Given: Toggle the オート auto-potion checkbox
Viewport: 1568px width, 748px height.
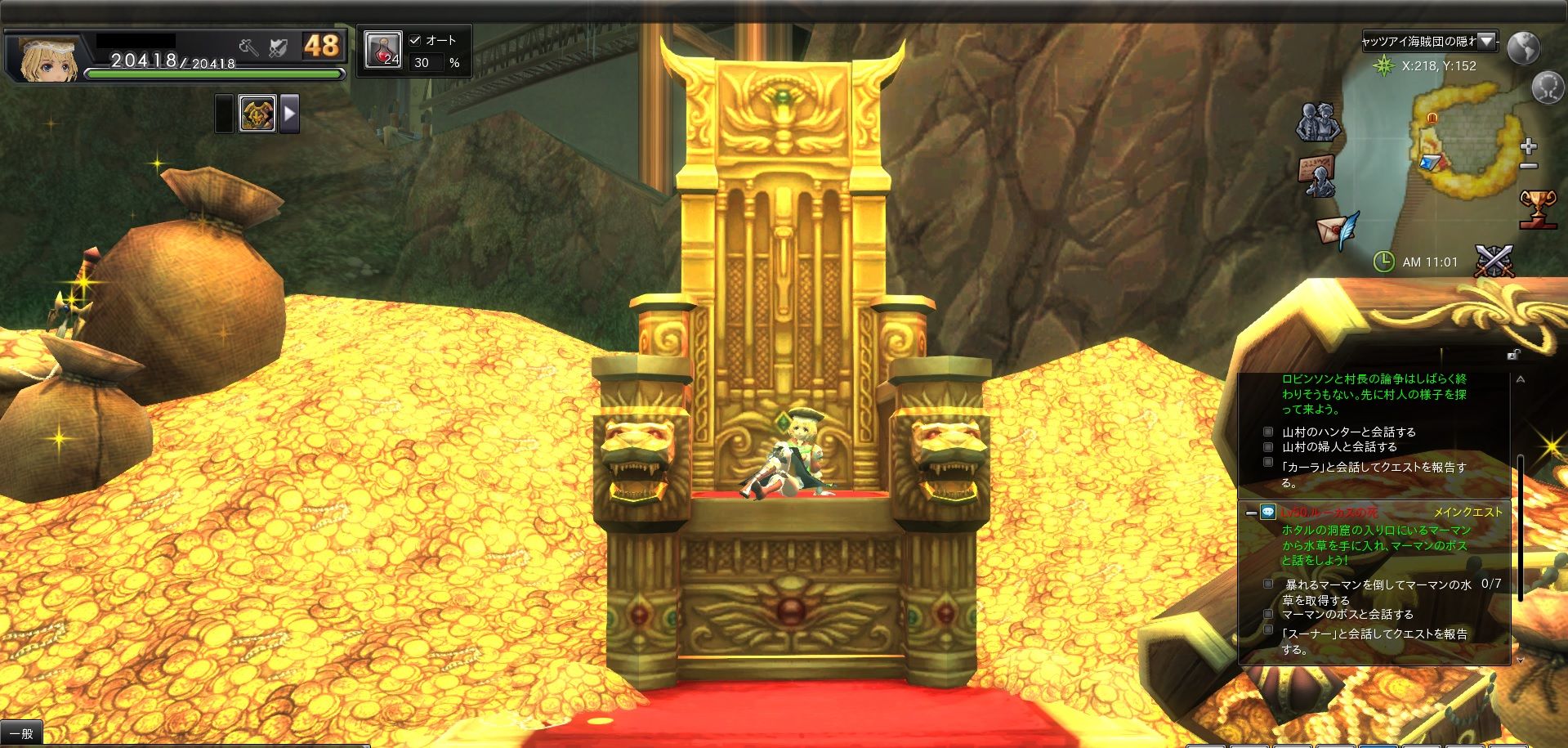Looking at the screenshot, I should click(415, 40).
